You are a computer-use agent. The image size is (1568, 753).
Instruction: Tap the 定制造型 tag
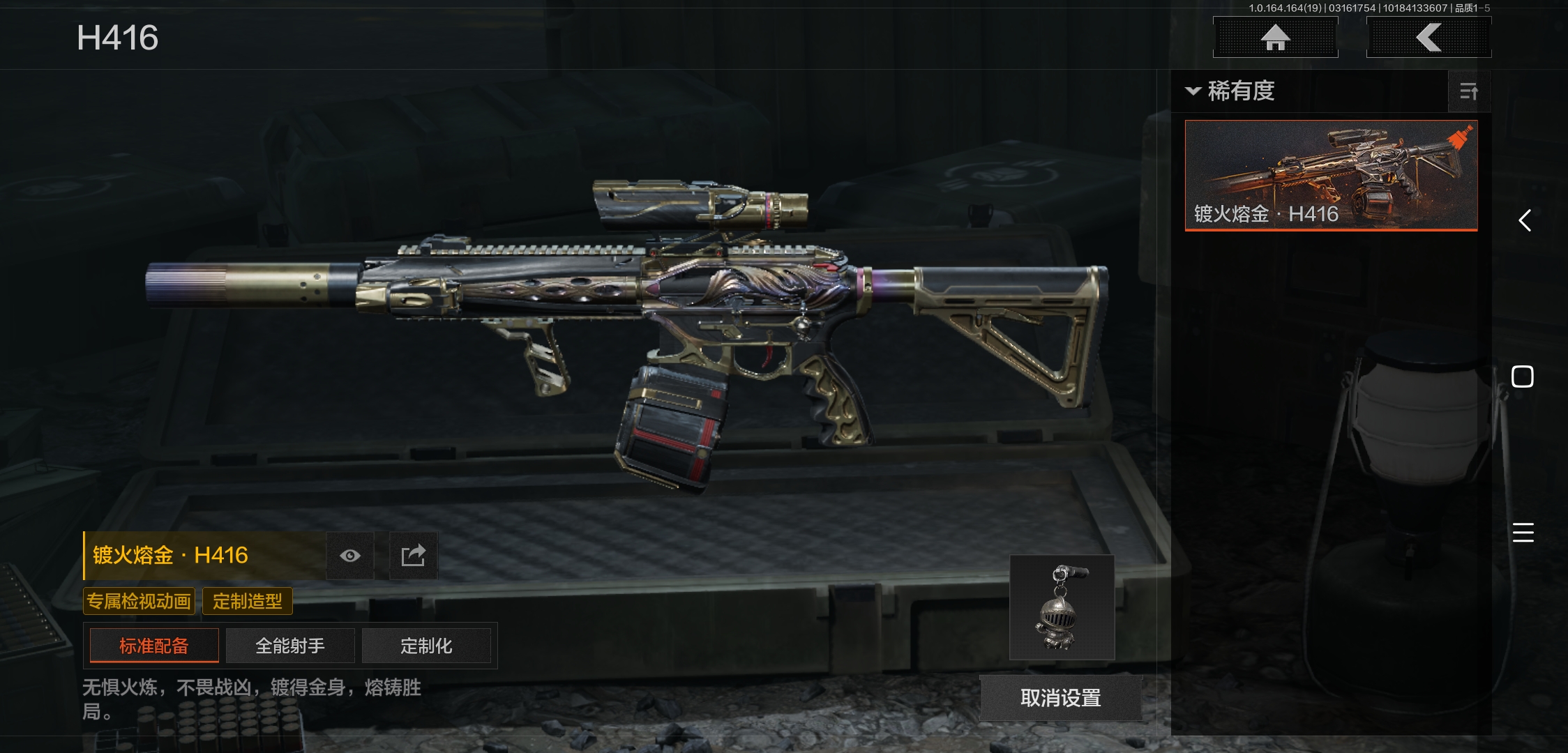tap(248, 601)
